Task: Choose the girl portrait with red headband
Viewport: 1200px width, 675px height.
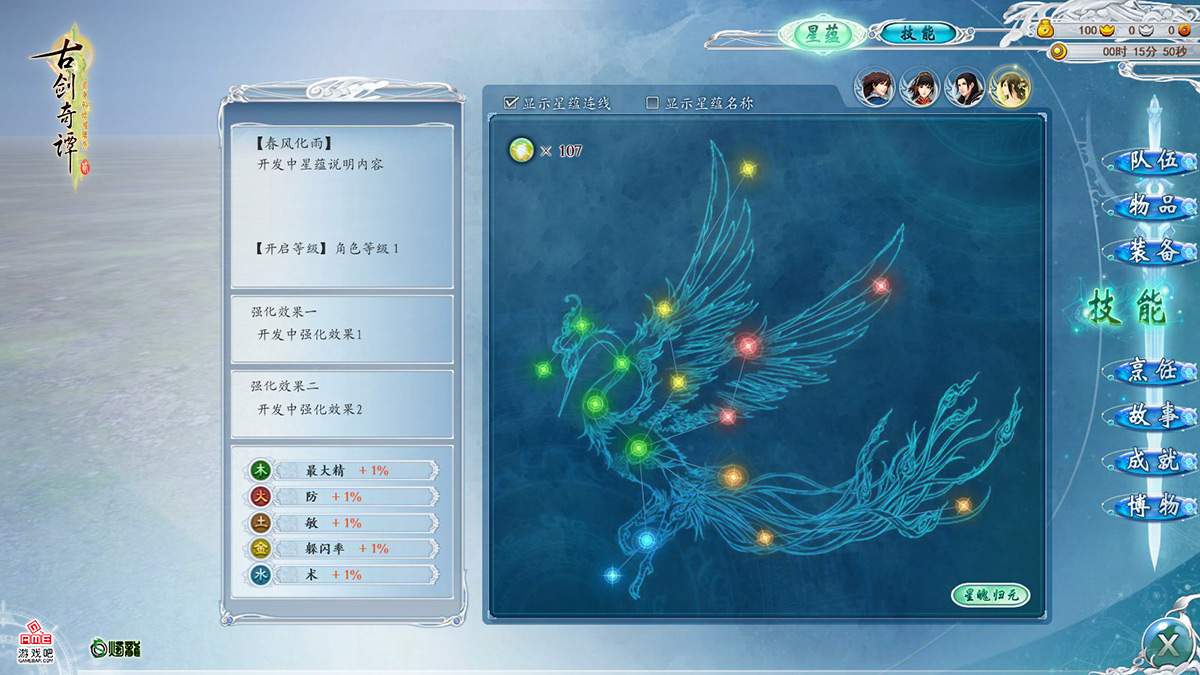Action: 919,88
